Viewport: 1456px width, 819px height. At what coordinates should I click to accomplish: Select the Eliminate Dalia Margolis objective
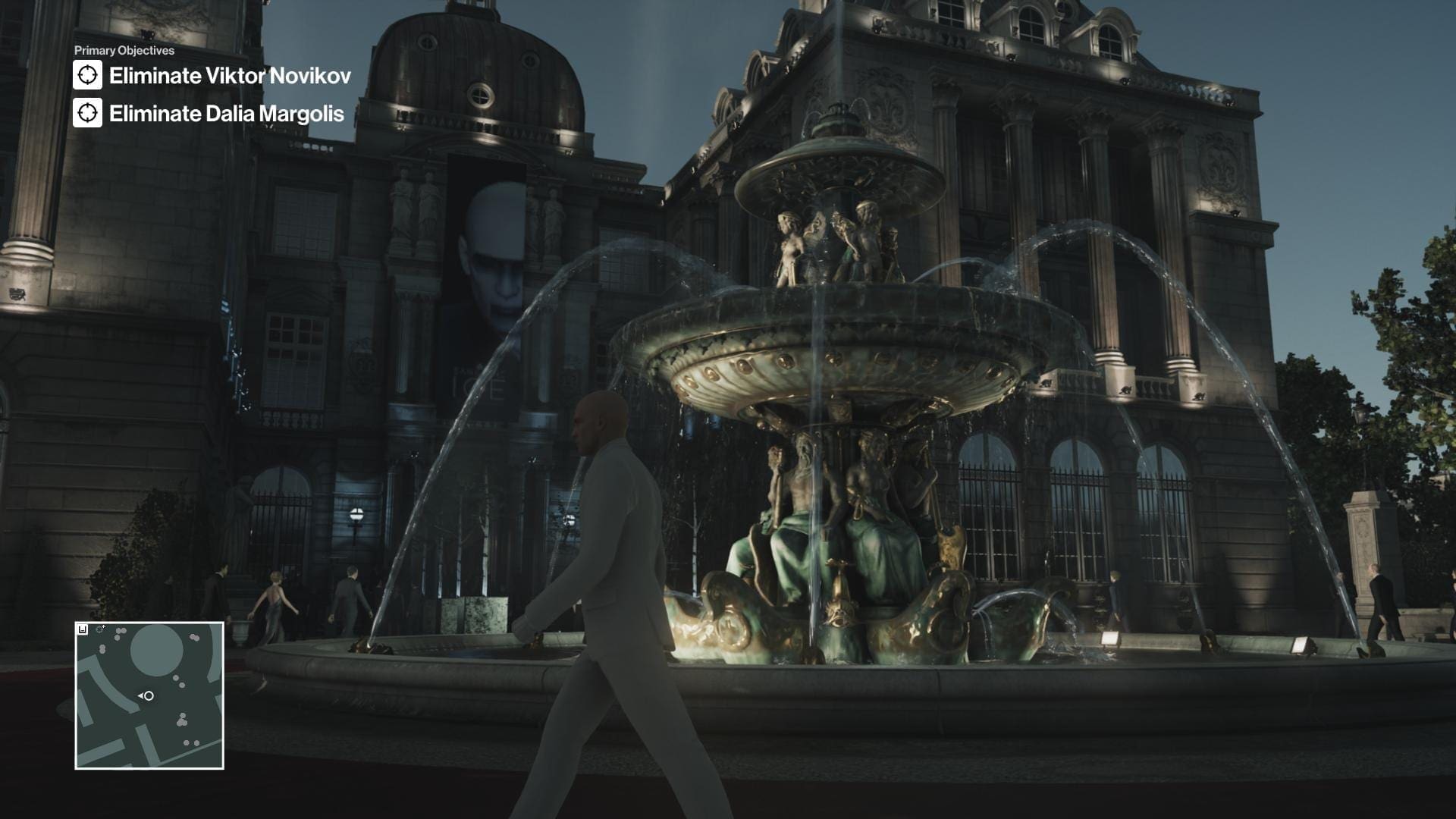[x=226, y=114]
